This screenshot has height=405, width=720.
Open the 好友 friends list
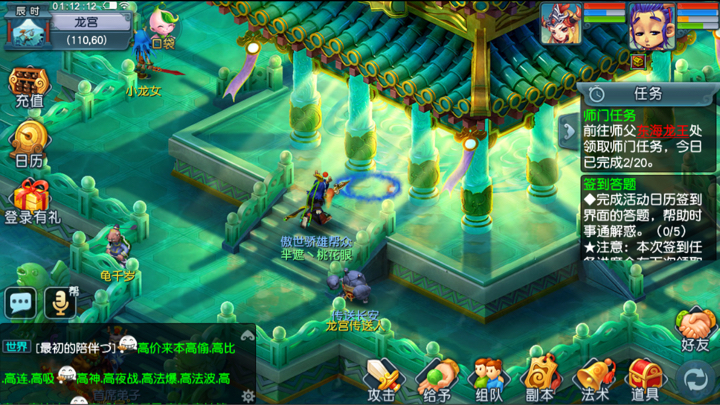(695, 329)
